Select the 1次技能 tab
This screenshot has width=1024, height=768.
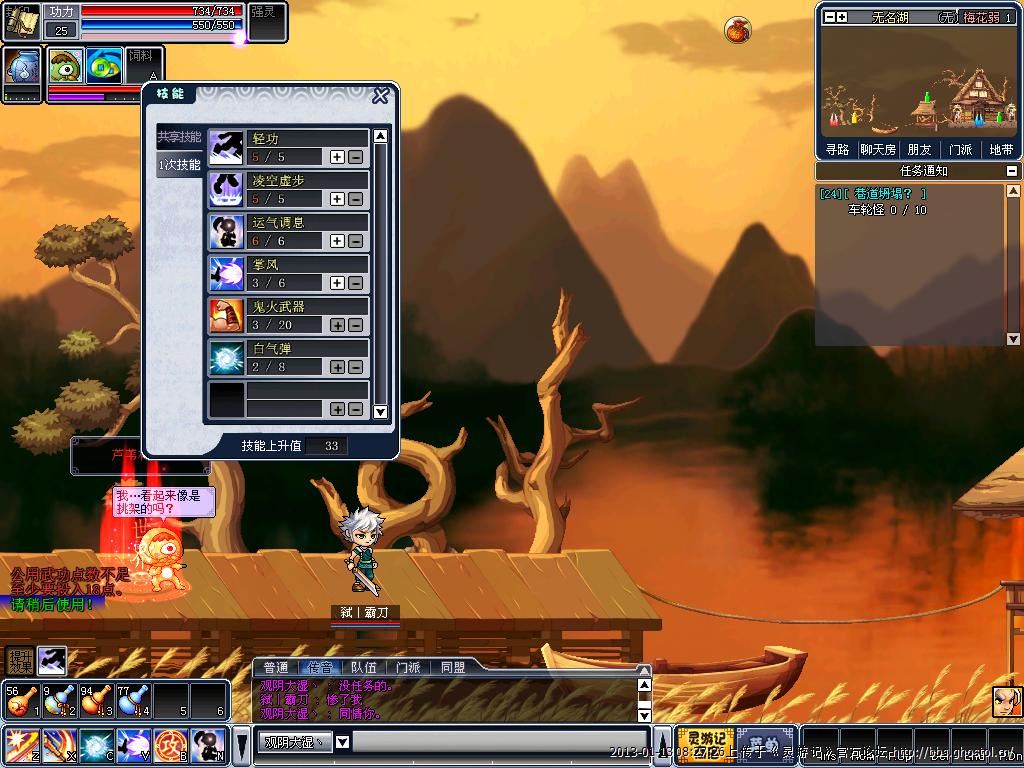pyautogui.click(x=179, y=165)
